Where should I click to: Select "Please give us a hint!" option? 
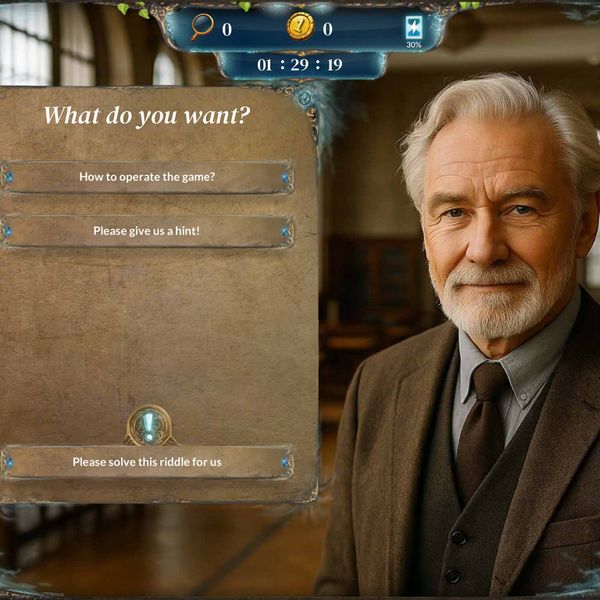(x=147, y=231)
